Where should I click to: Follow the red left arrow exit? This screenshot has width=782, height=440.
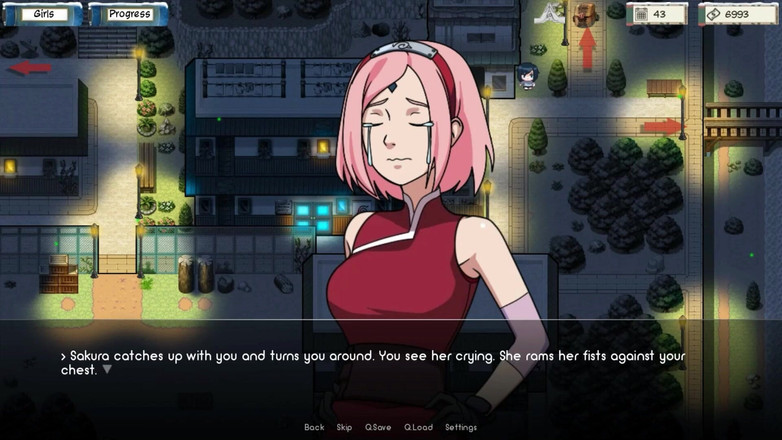click(30, 68)
